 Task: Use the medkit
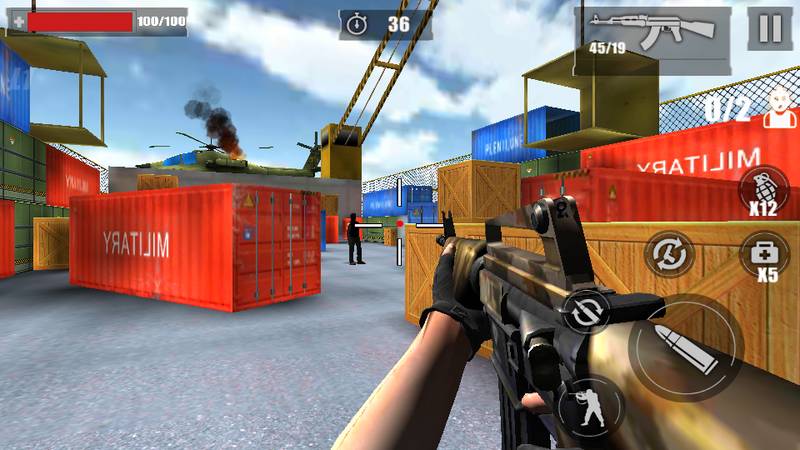(x=763, y=253)
